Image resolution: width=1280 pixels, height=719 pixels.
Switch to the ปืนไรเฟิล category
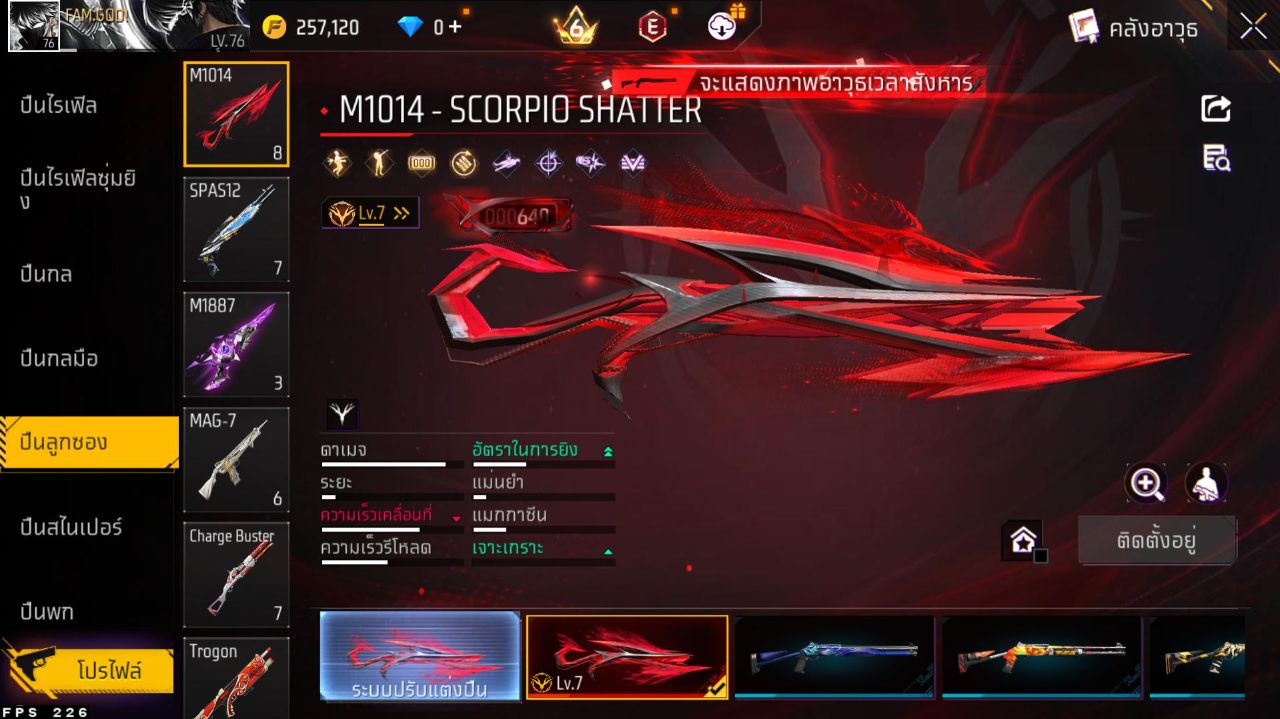coord(60,106)
